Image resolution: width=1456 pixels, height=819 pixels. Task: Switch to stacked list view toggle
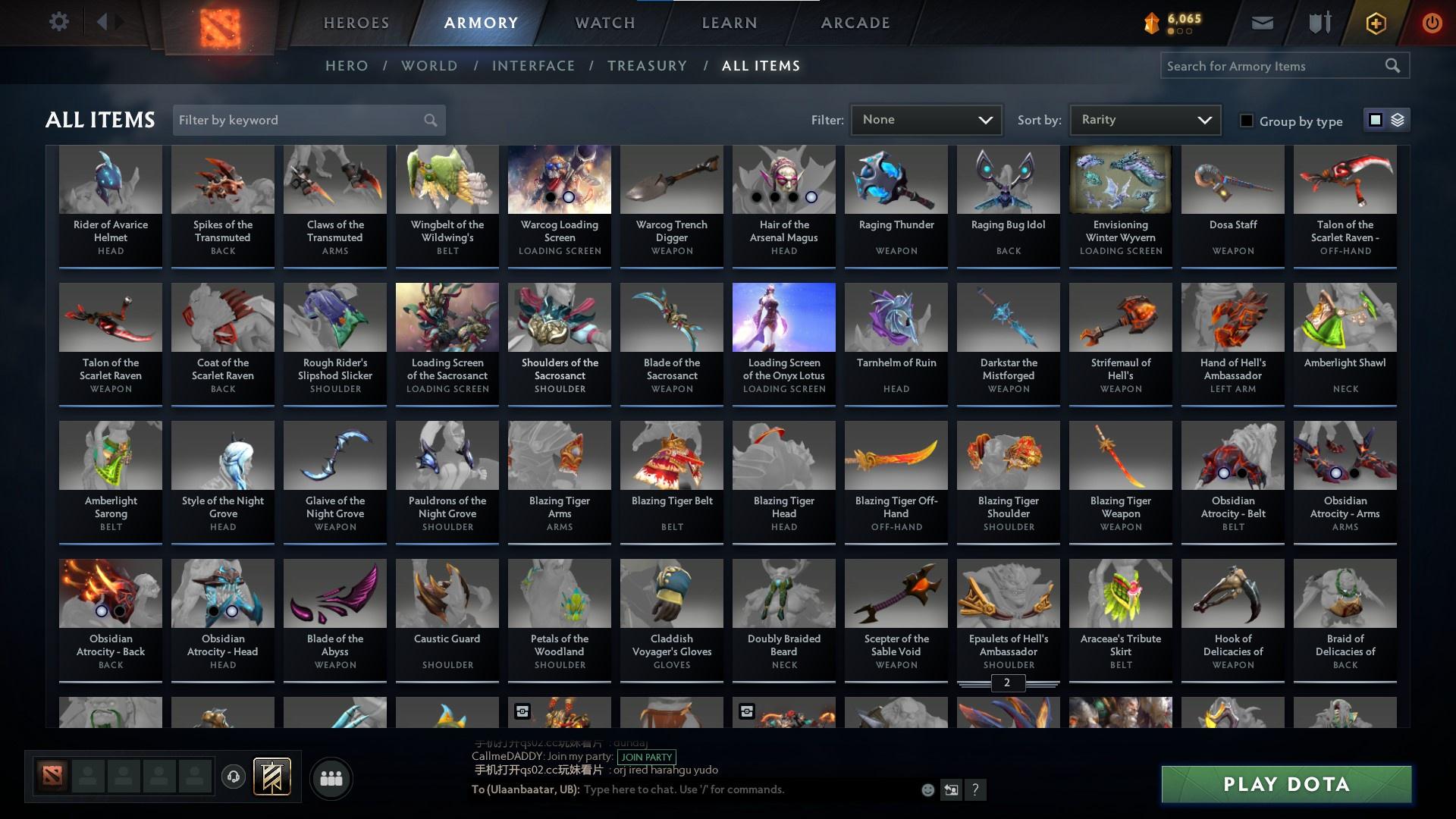pos(1398,120)
